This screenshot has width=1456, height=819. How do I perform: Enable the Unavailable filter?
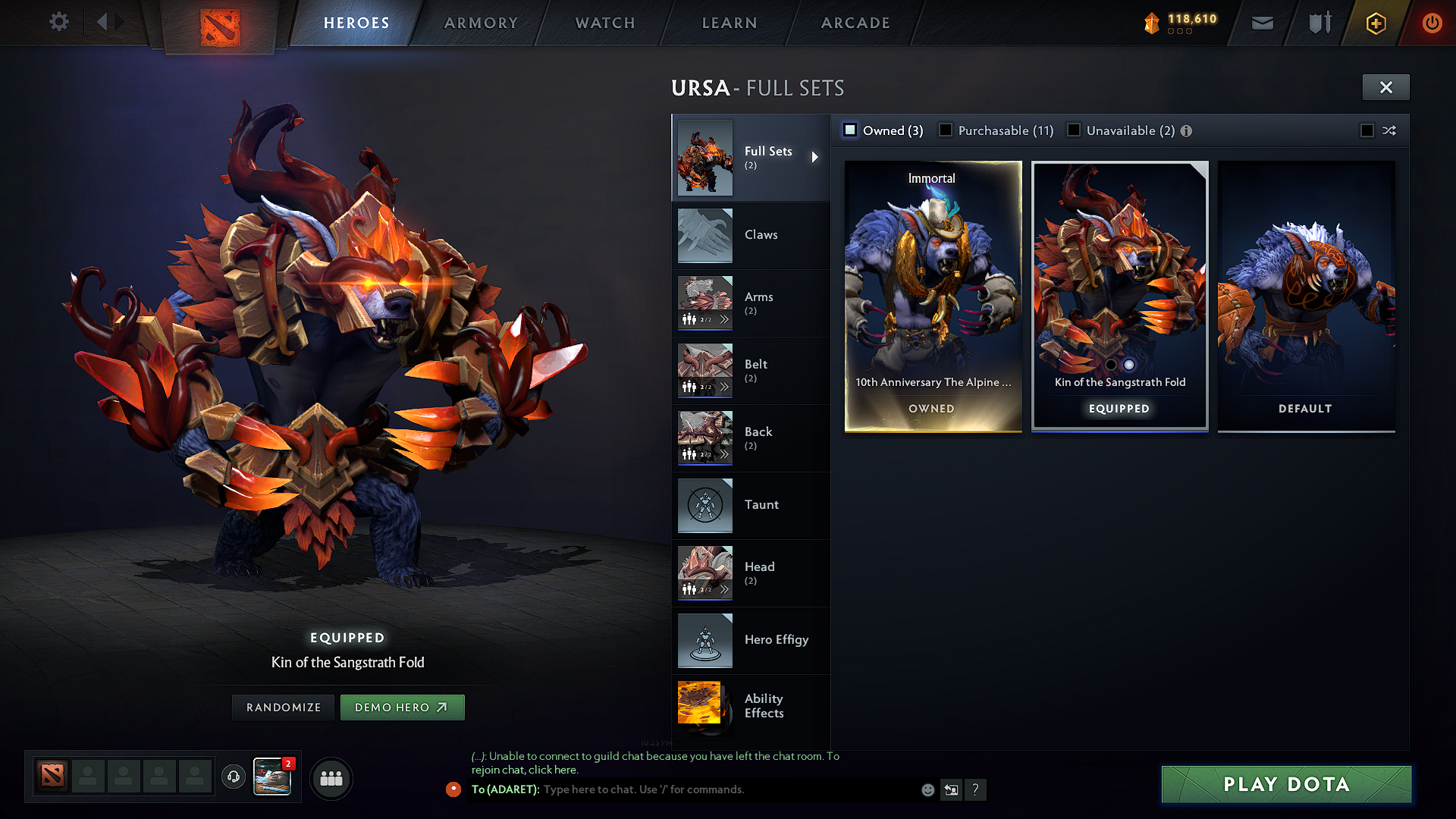coord(1075,130)
